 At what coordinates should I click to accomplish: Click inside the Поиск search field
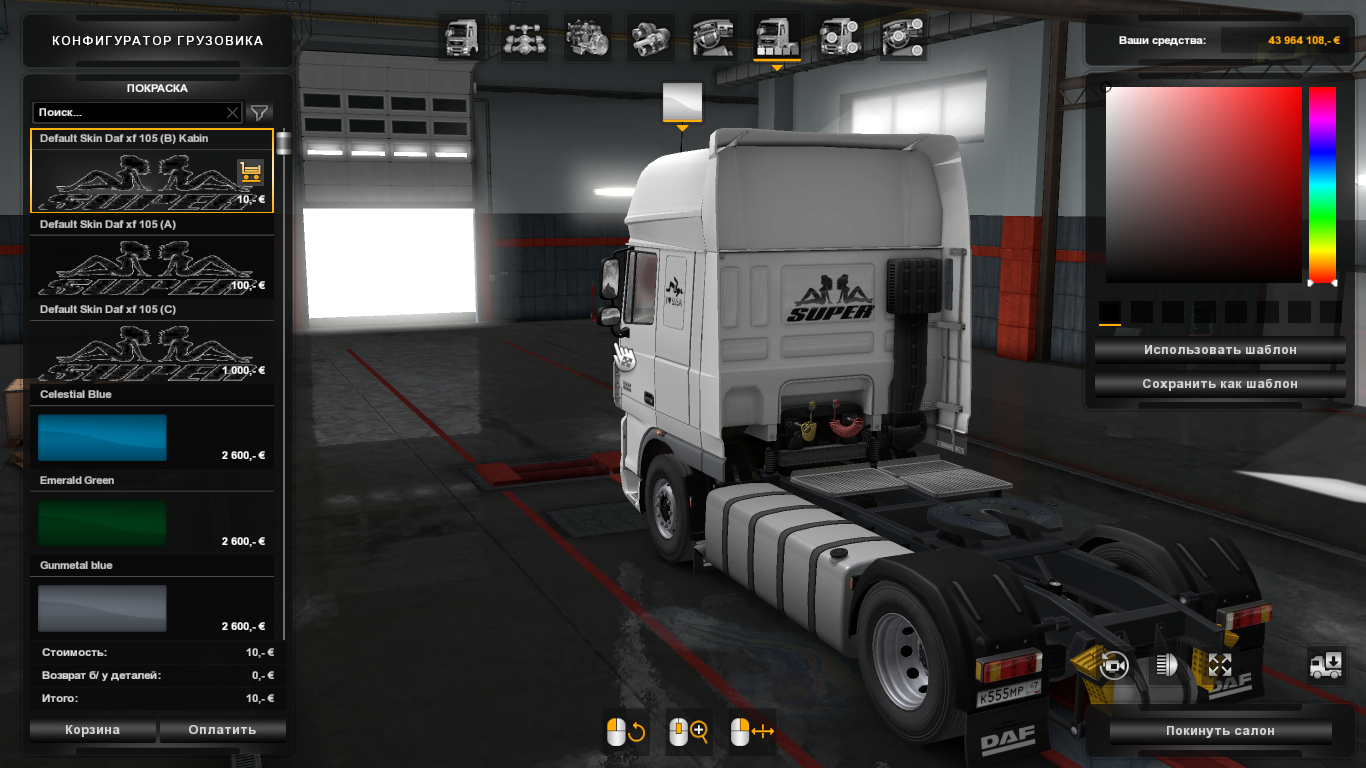coord(130,112)
